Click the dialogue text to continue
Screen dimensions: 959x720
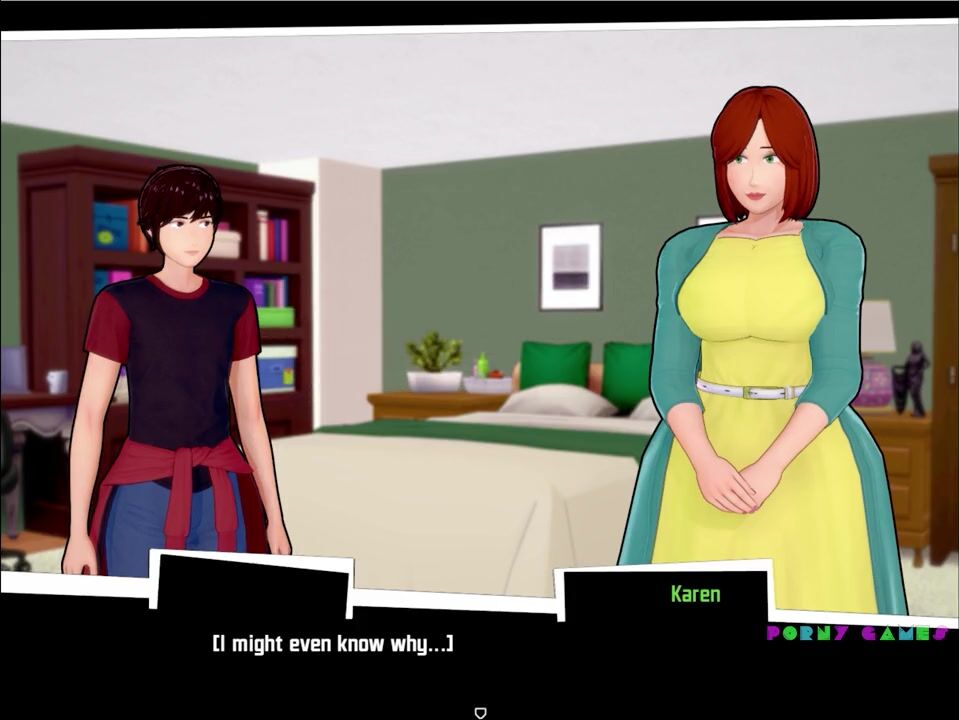coord(333,644)
